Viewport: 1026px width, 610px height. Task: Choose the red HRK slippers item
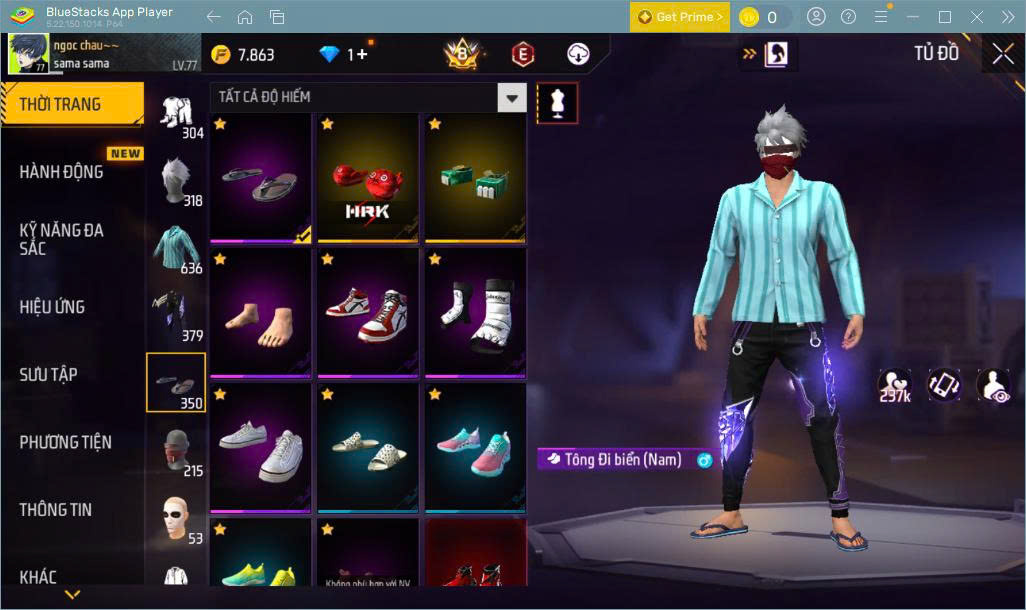point(367,178)
